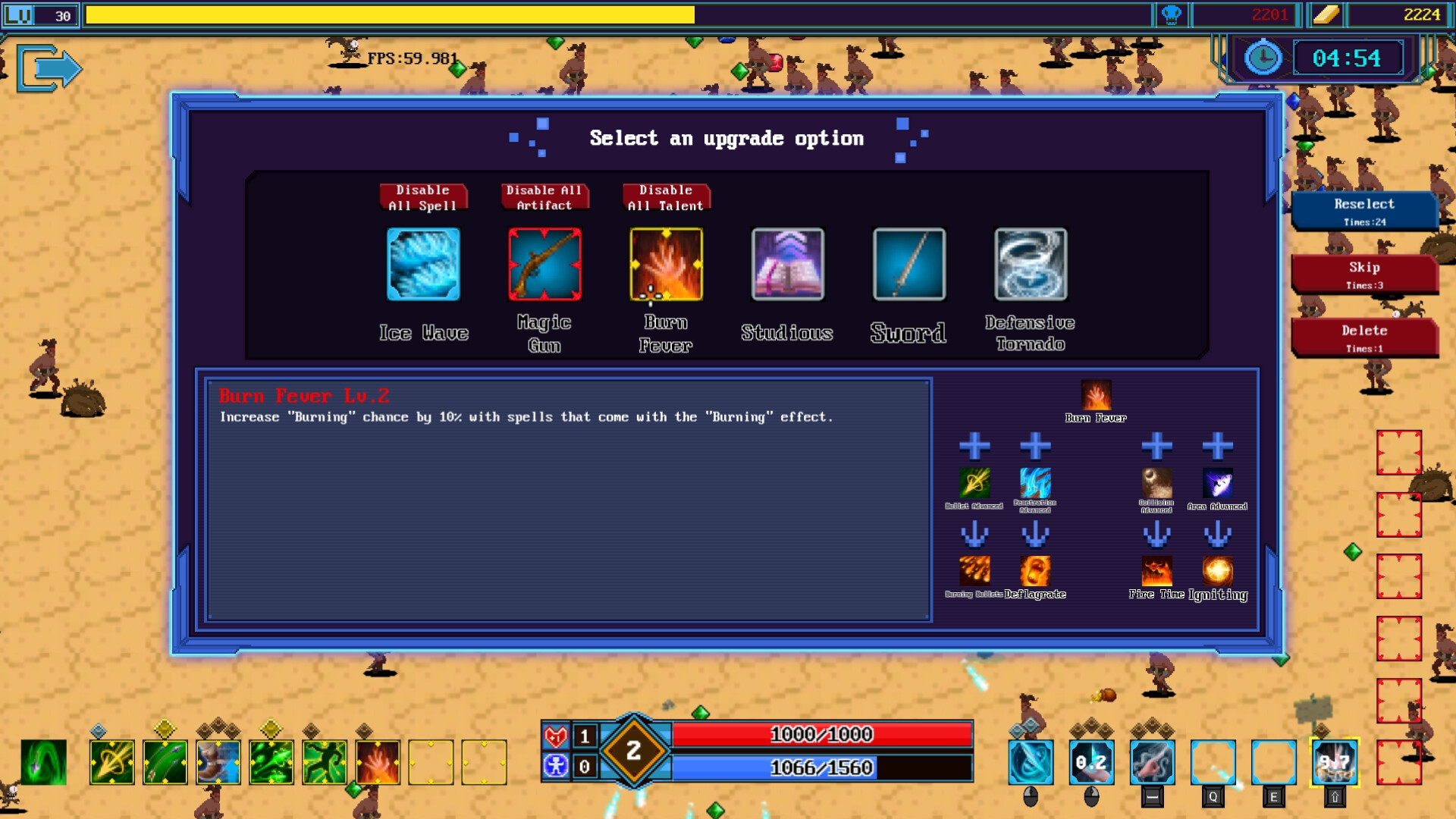Choose the Sword upgrade option
The image size is (1456, 819).
908,265
